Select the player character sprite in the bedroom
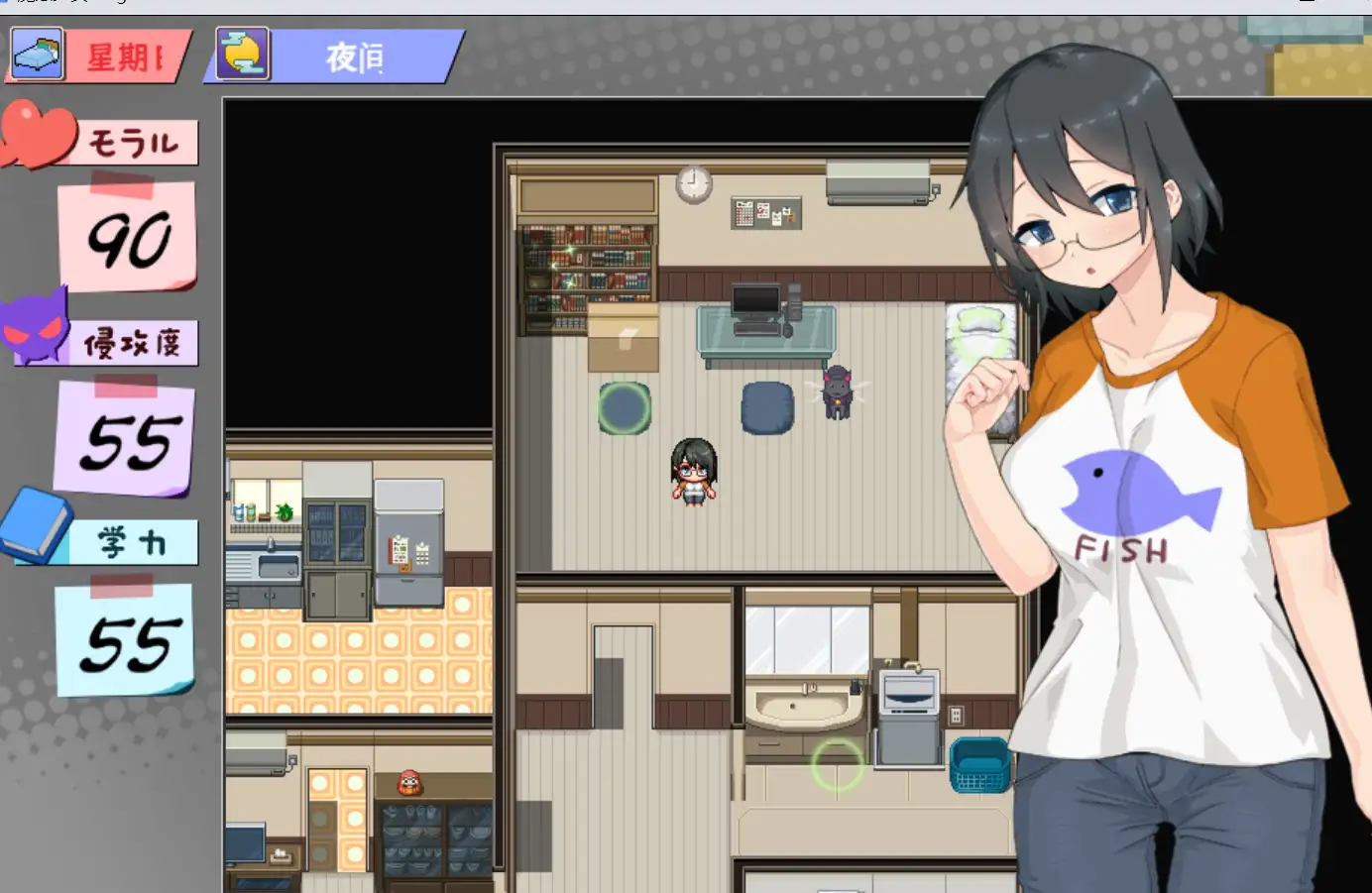 [x=694, y=474]
